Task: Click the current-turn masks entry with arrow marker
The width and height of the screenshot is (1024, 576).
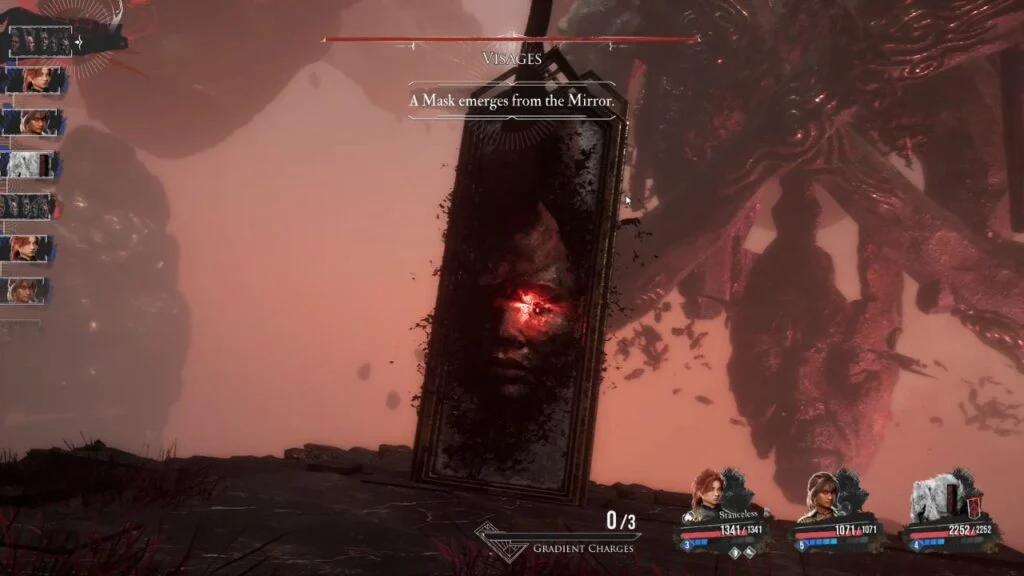Action: click(47, 43)
